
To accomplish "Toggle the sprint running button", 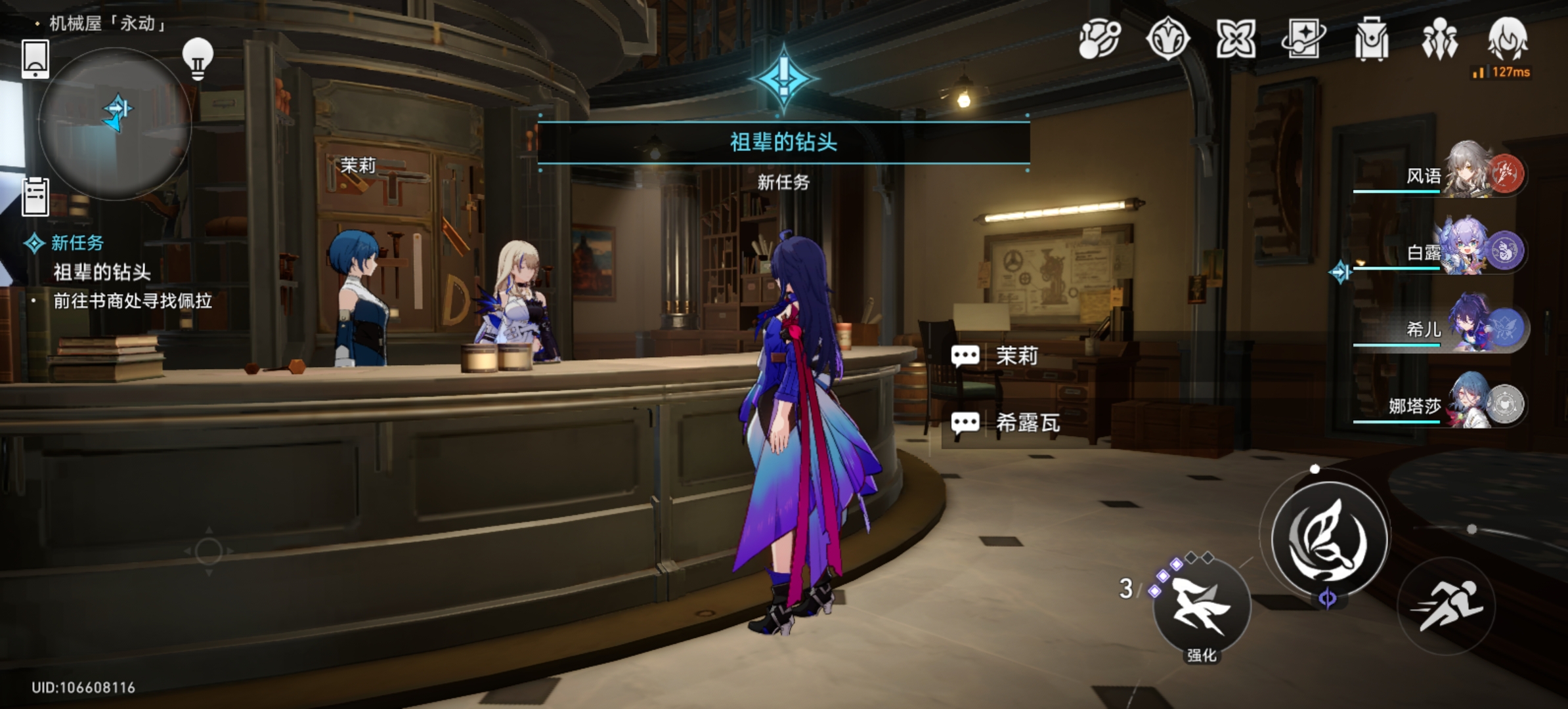I will pyautogui.click(x=1447, y=605).
